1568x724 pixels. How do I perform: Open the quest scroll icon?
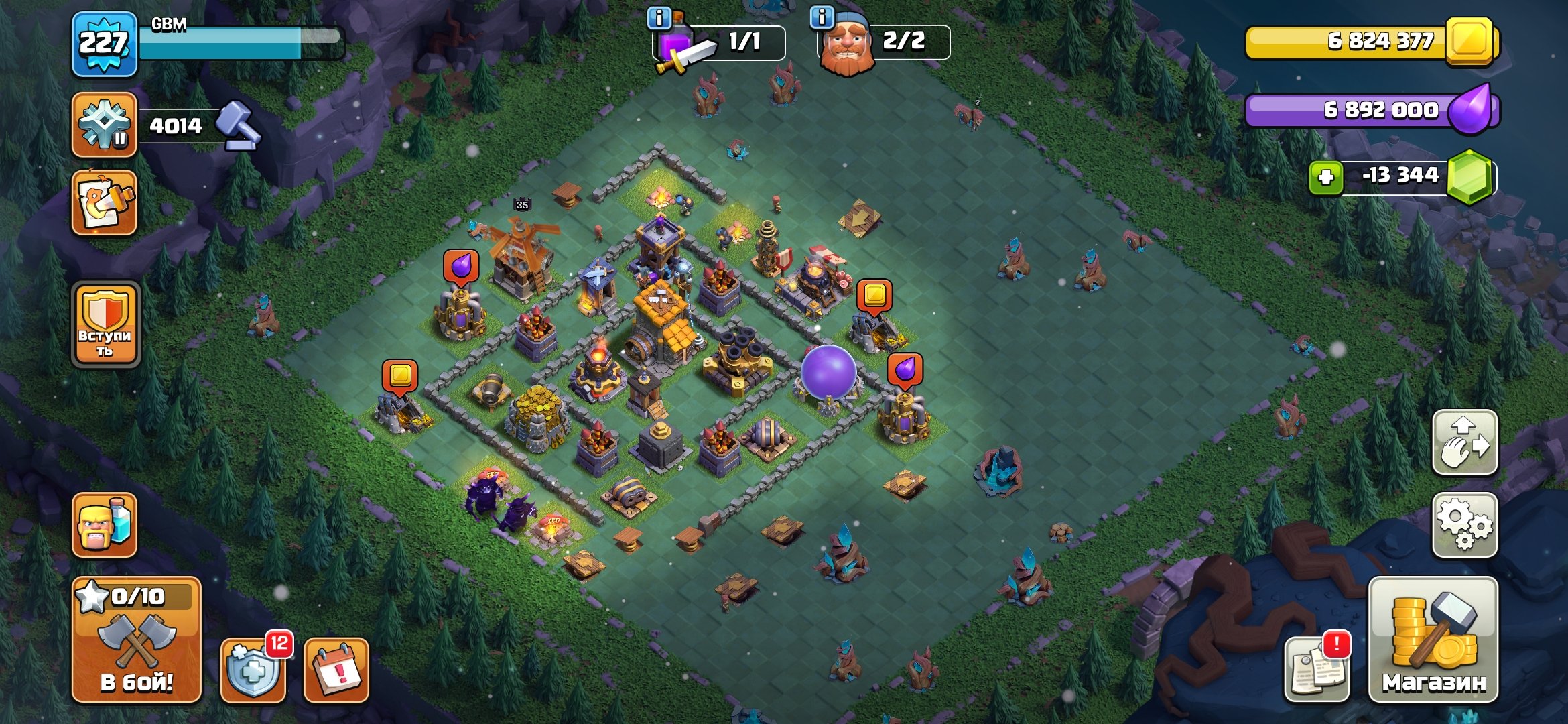click(105, 202)
